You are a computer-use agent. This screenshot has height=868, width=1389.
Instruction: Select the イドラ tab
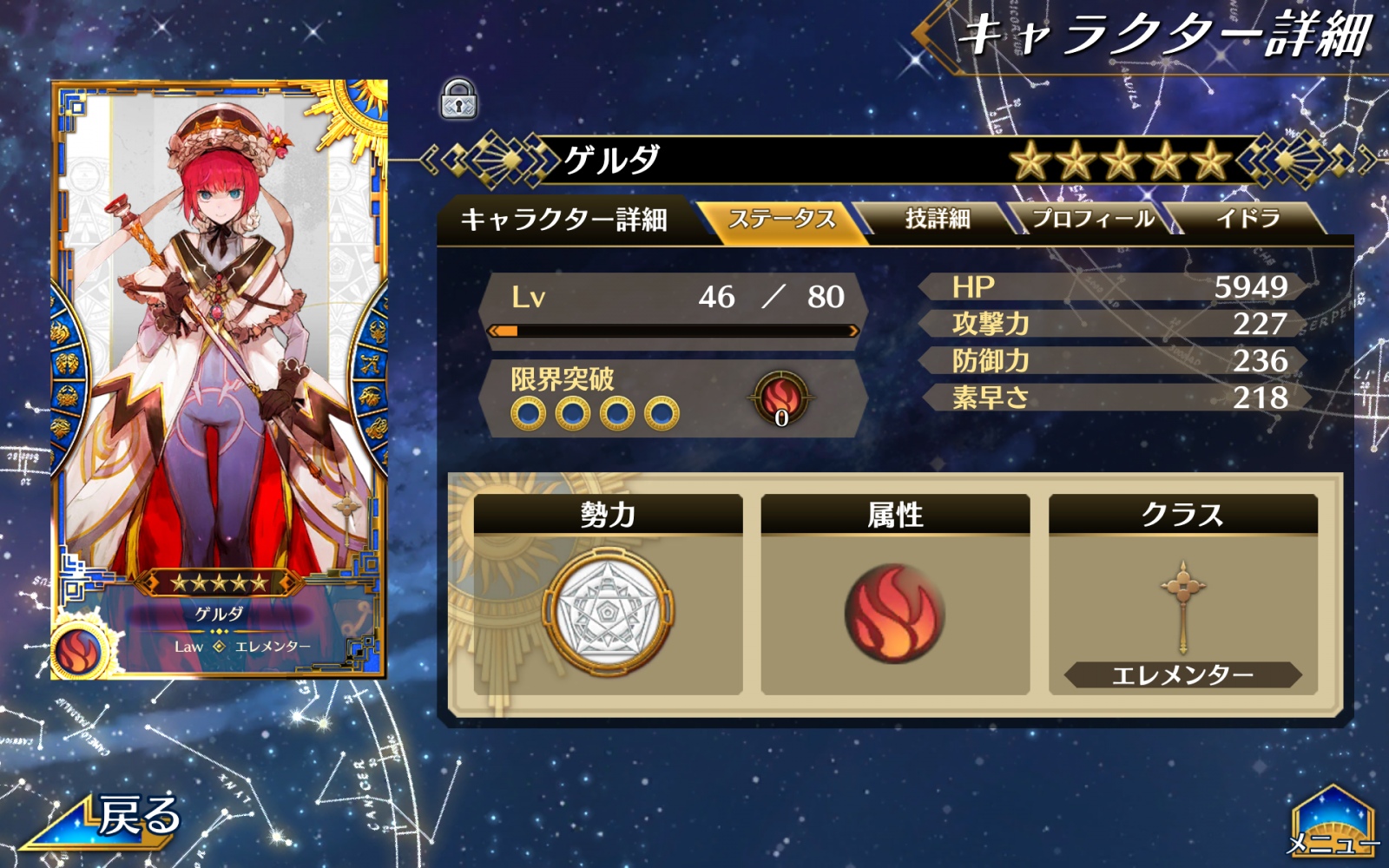(1247, 219)
